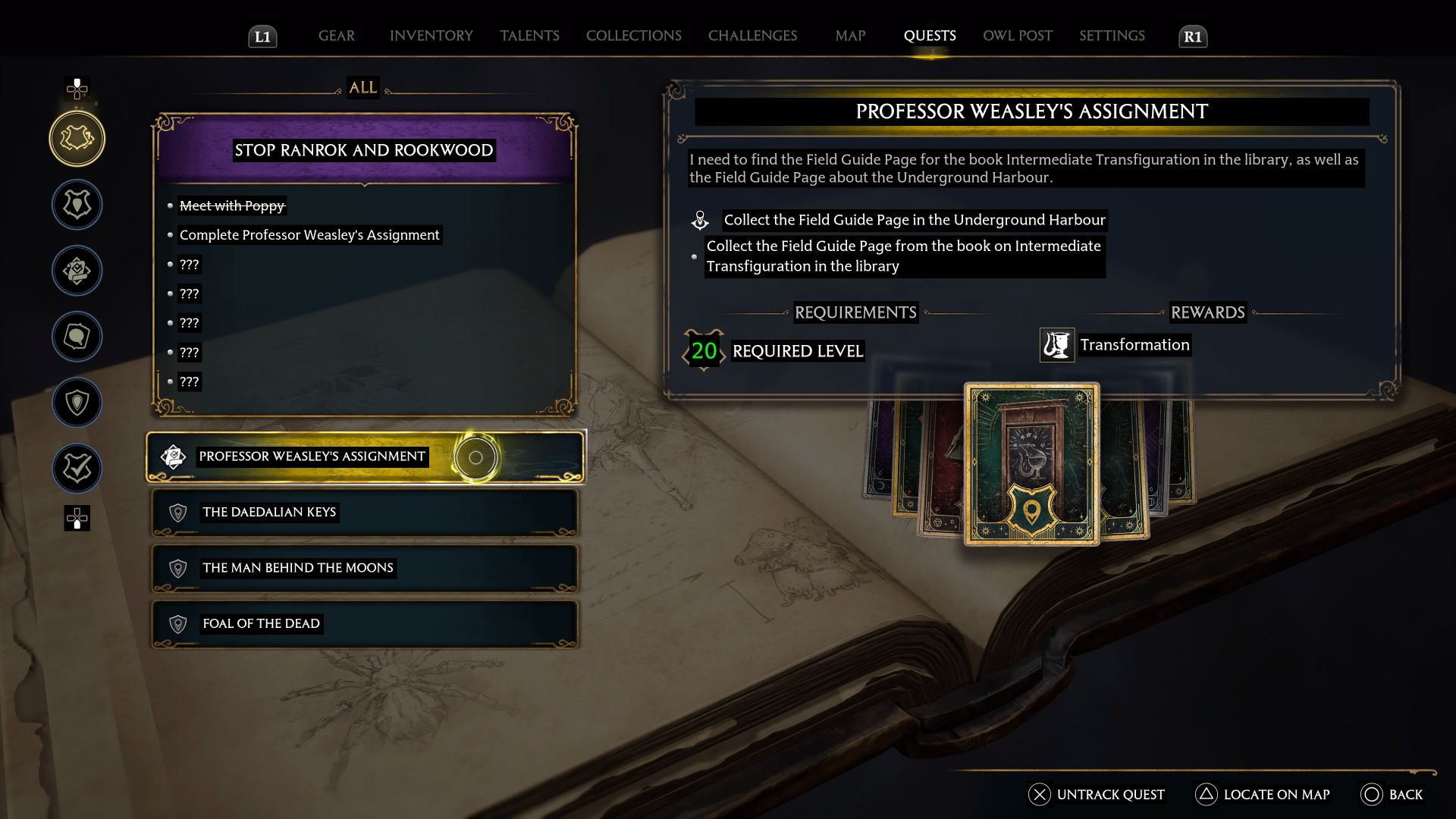Image resolution: width=1456 pixels, height=819 pixels.
Task: Expand the Foal Of The Dead quest
Action: point(364,623)
